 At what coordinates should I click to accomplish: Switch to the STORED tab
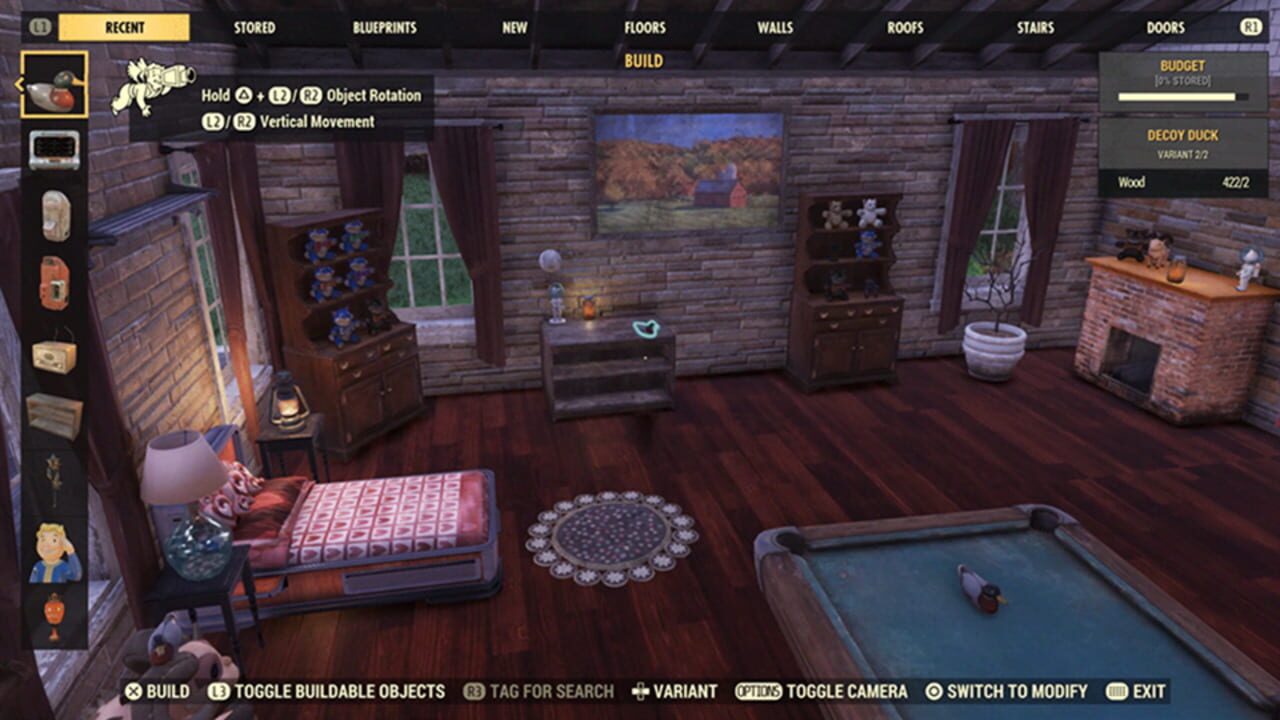253,28
